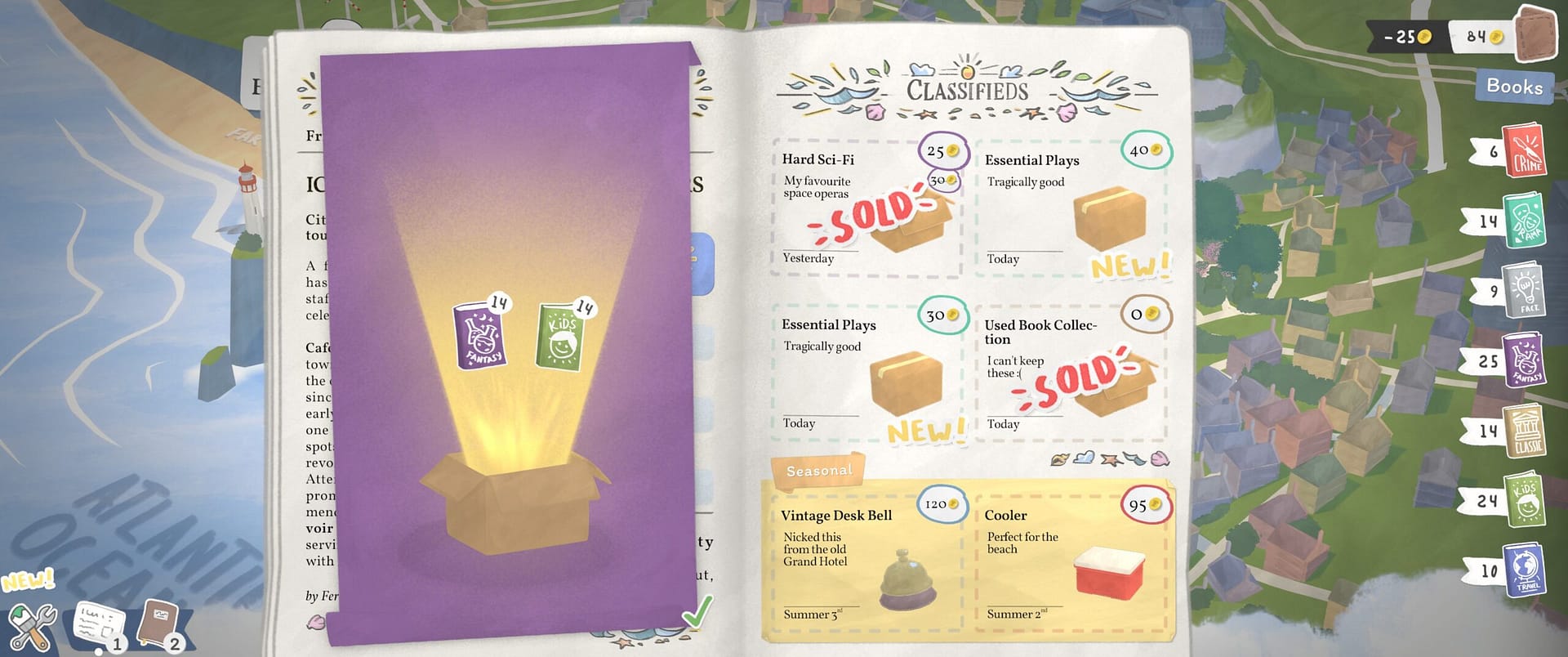Screen dimensions: 1568x657
Task: Select the Kids genre book icon
Action: 1524,501
